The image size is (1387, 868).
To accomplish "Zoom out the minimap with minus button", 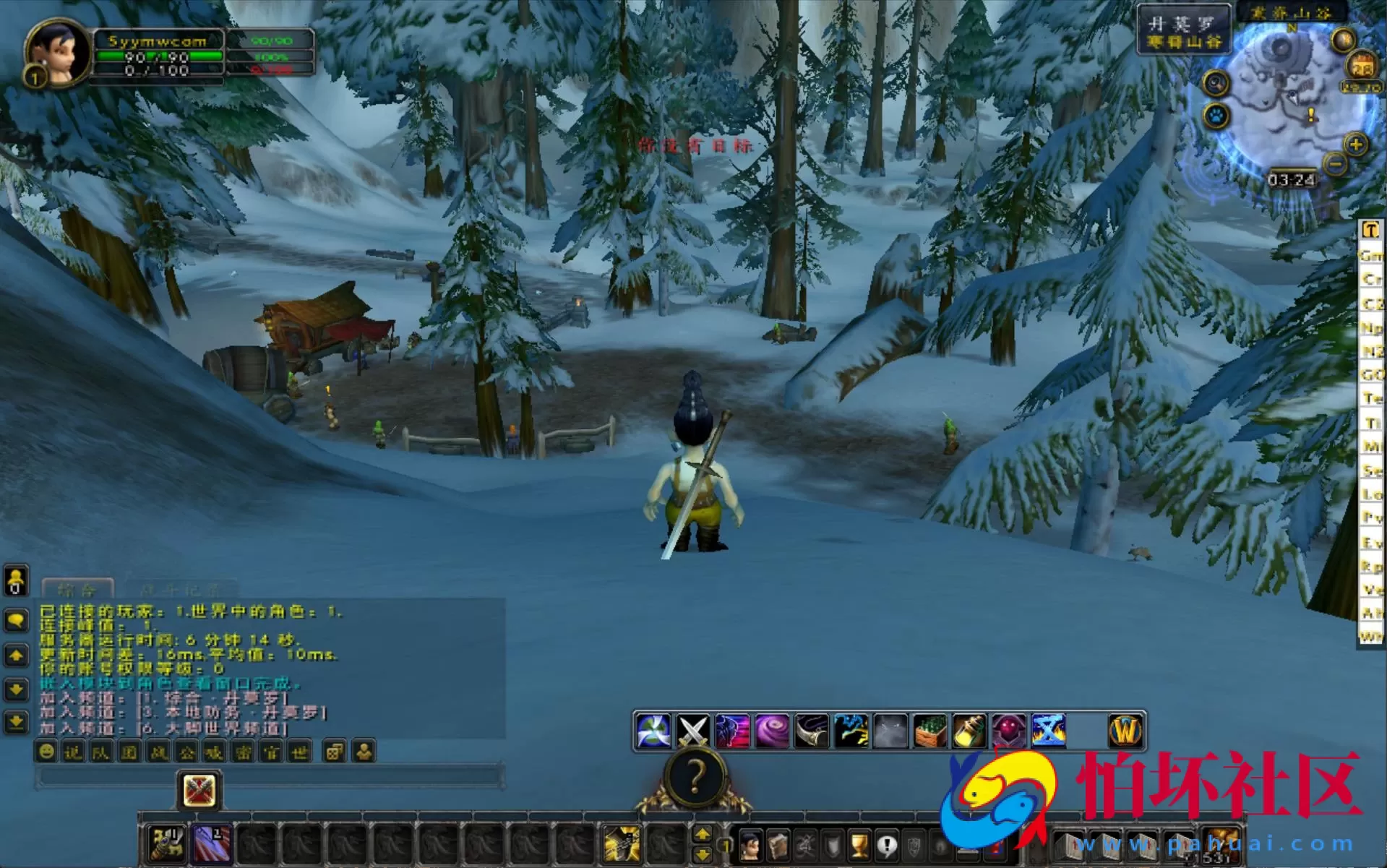I will (x=1336, y=164).
